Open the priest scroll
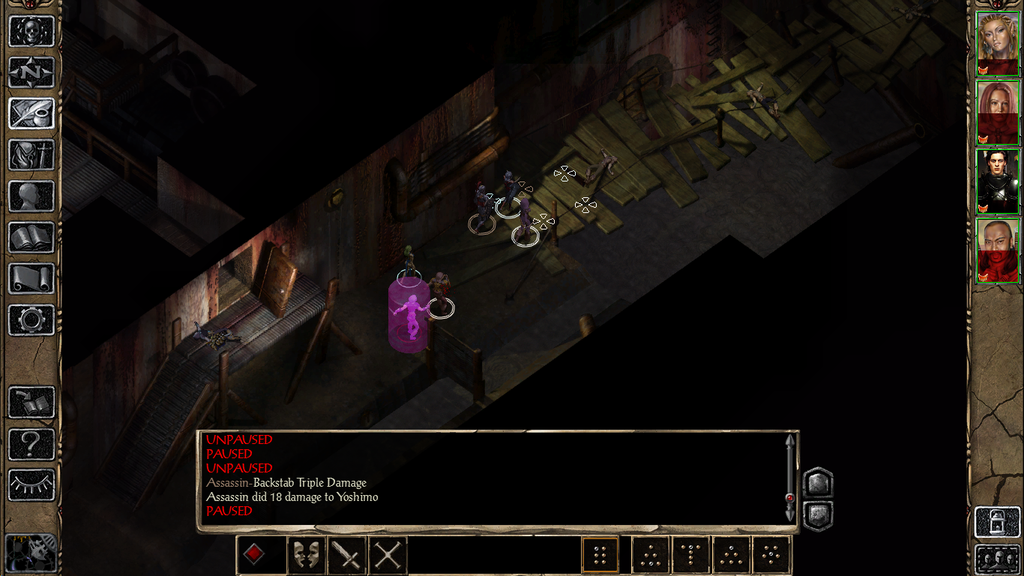Screen dimensions: 1024x576 pos(31,278)
